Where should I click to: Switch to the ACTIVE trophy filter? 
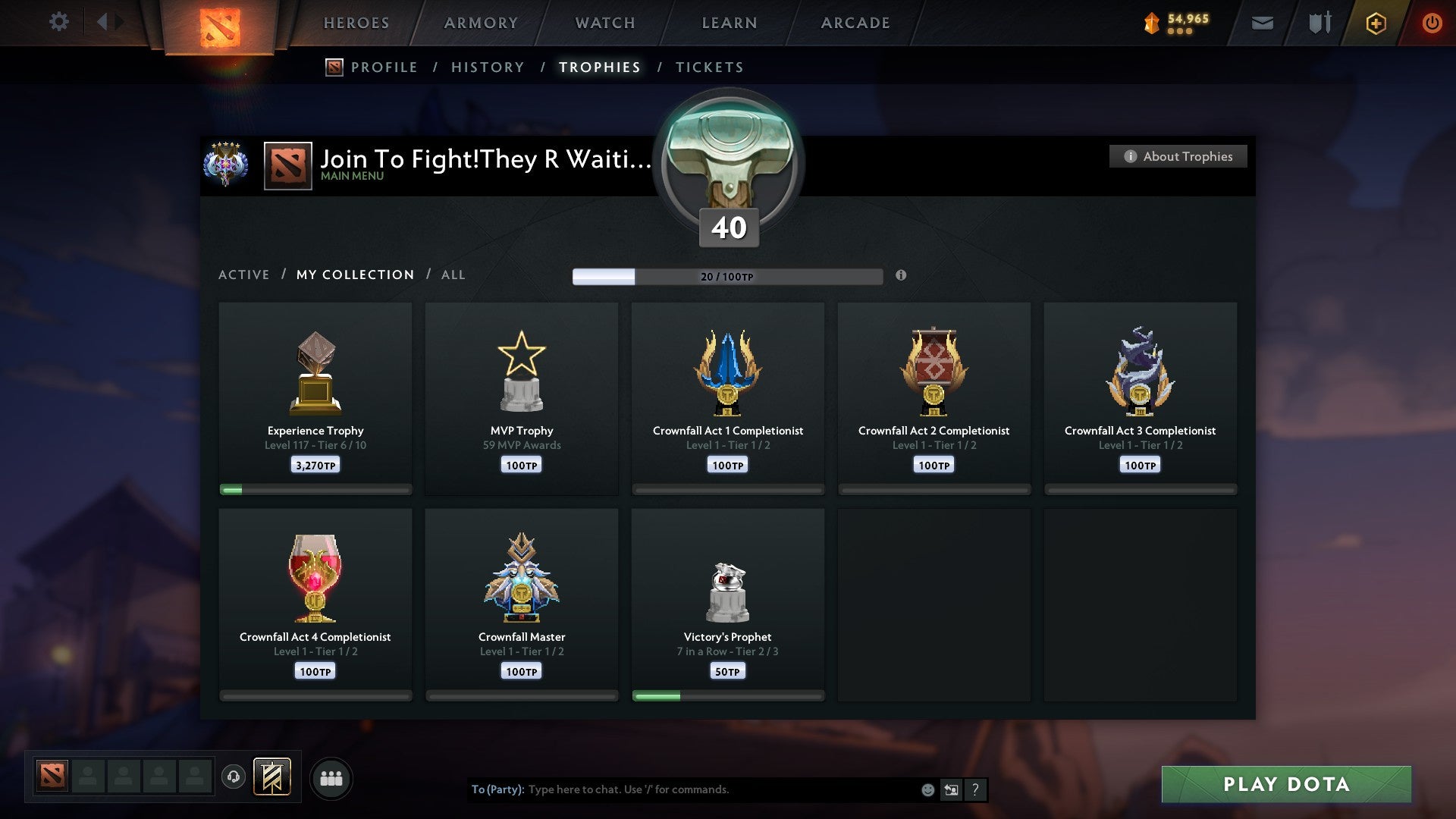[244, 275]
